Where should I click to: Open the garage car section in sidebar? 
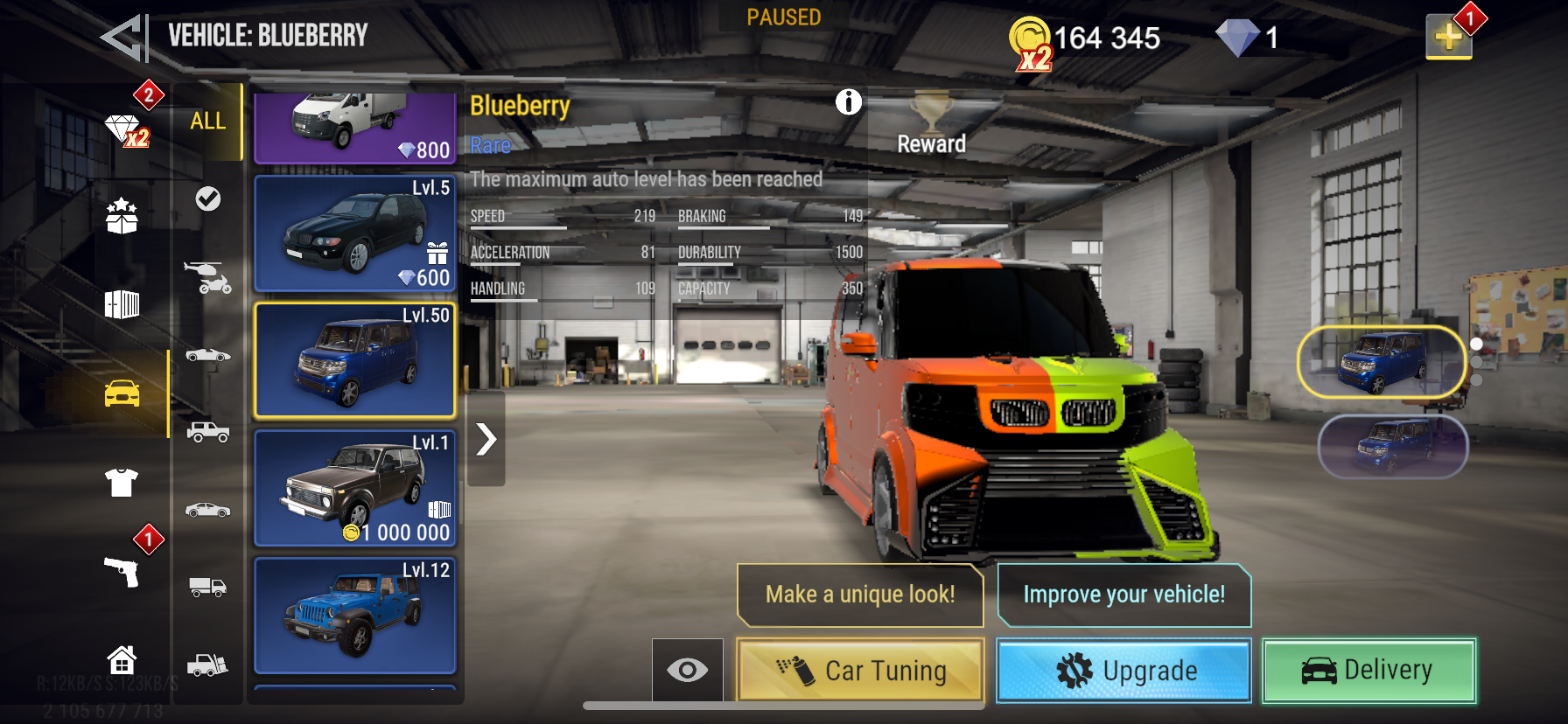122,394
